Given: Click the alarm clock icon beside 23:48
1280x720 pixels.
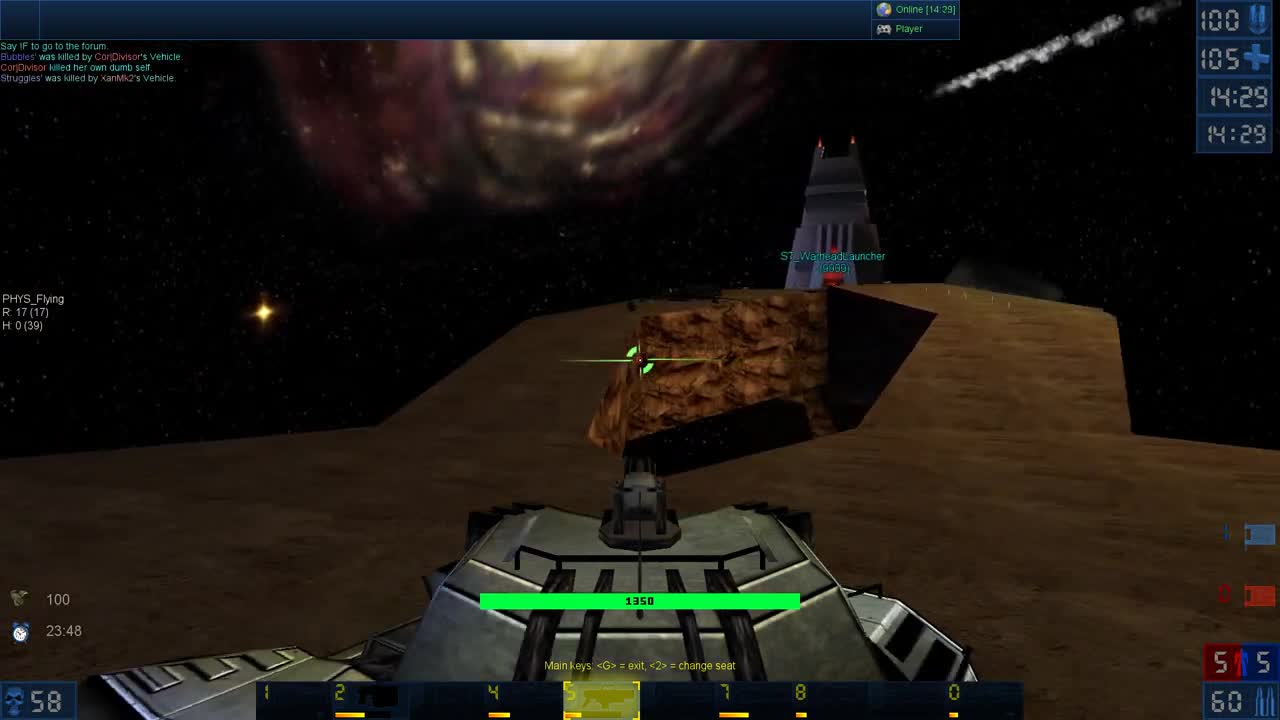Looking at the screenshot, I should tap(22, 631).
